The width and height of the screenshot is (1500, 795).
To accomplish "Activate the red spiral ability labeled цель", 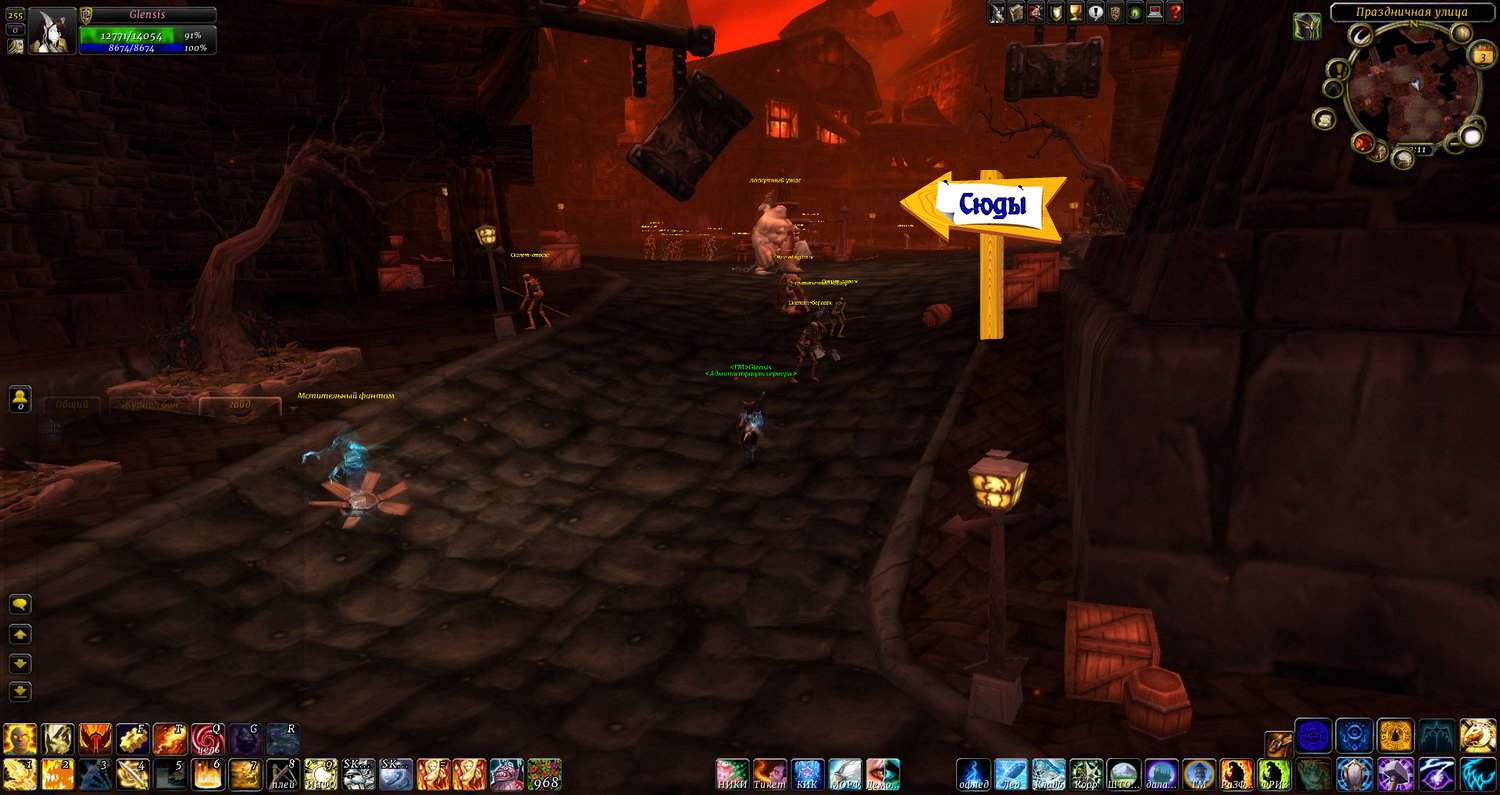I will 207,739.
